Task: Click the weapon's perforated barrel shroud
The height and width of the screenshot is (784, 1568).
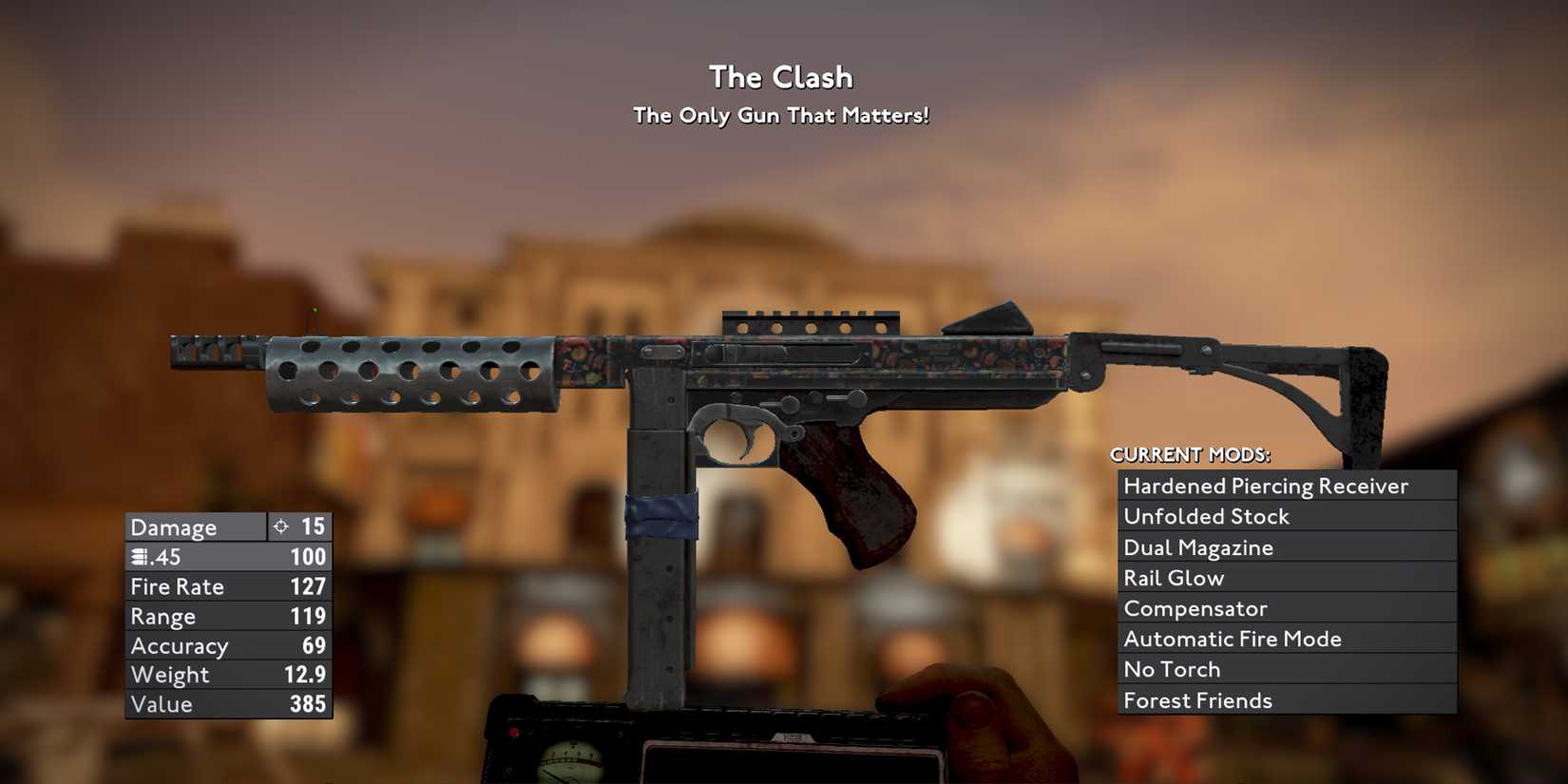Action: click(409, 375)
